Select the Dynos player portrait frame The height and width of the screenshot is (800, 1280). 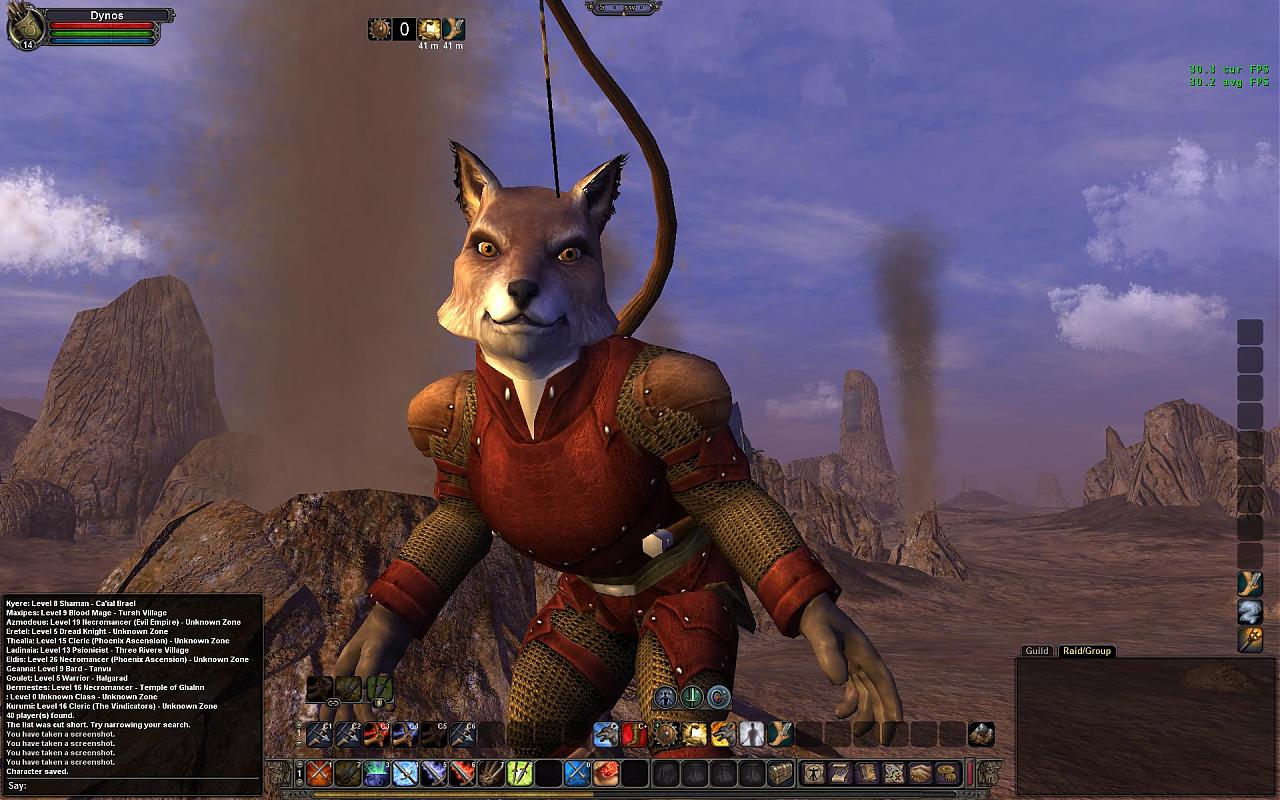coord(24,27)
